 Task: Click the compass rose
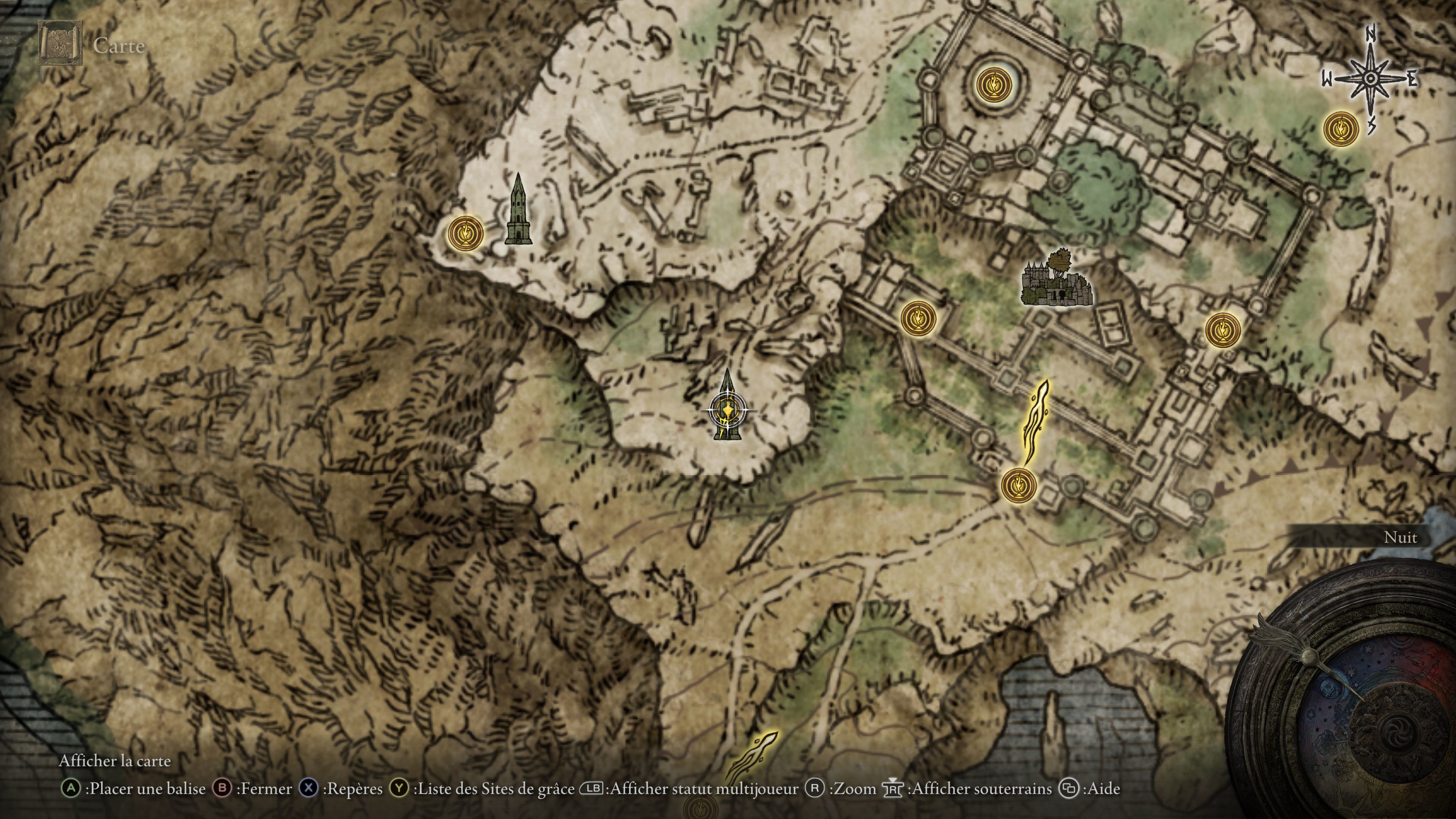click(x=1370, y=79)
